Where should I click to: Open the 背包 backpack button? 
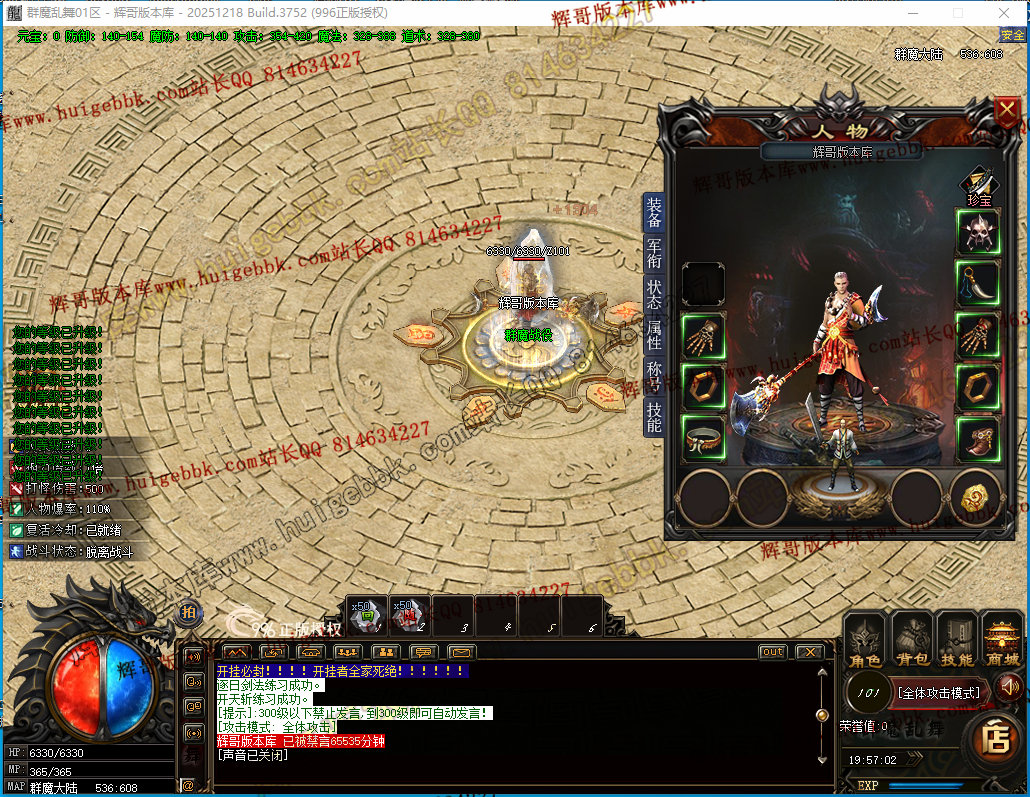(x=912, y=640)
